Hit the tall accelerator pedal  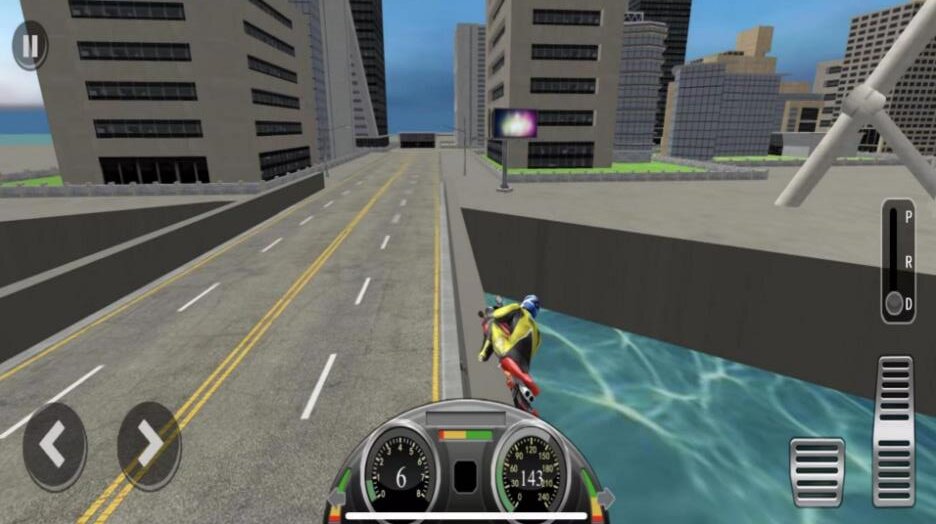(893, 430)
